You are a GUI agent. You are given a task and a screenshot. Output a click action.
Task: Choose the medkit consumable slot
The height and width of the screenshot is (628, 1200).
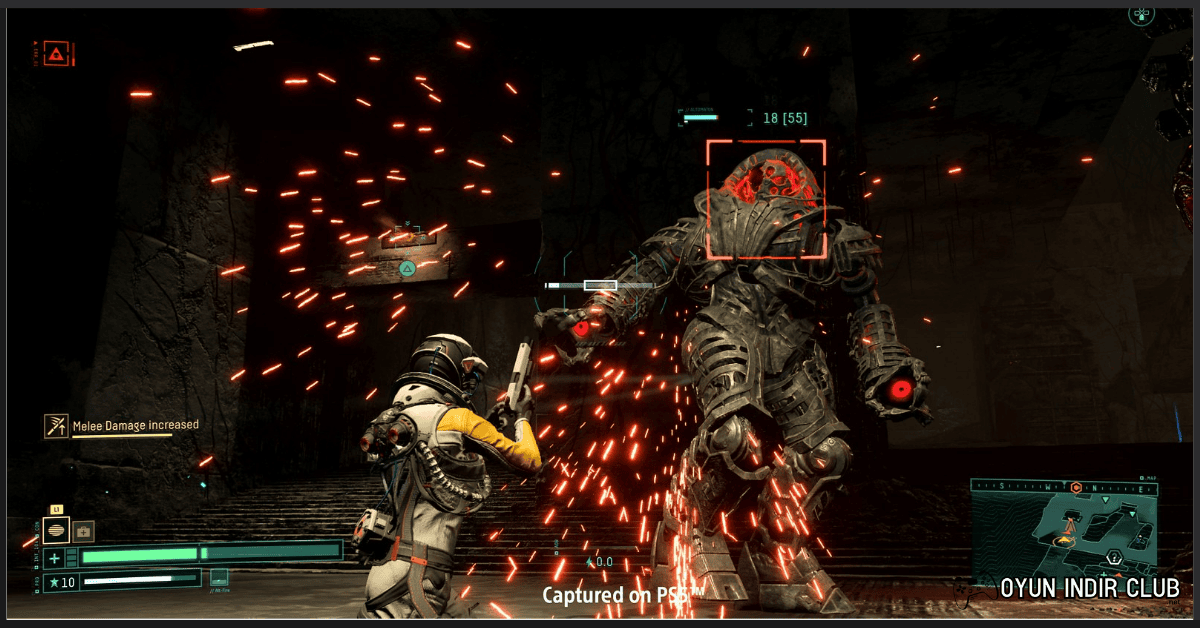[x=83, y=530]
